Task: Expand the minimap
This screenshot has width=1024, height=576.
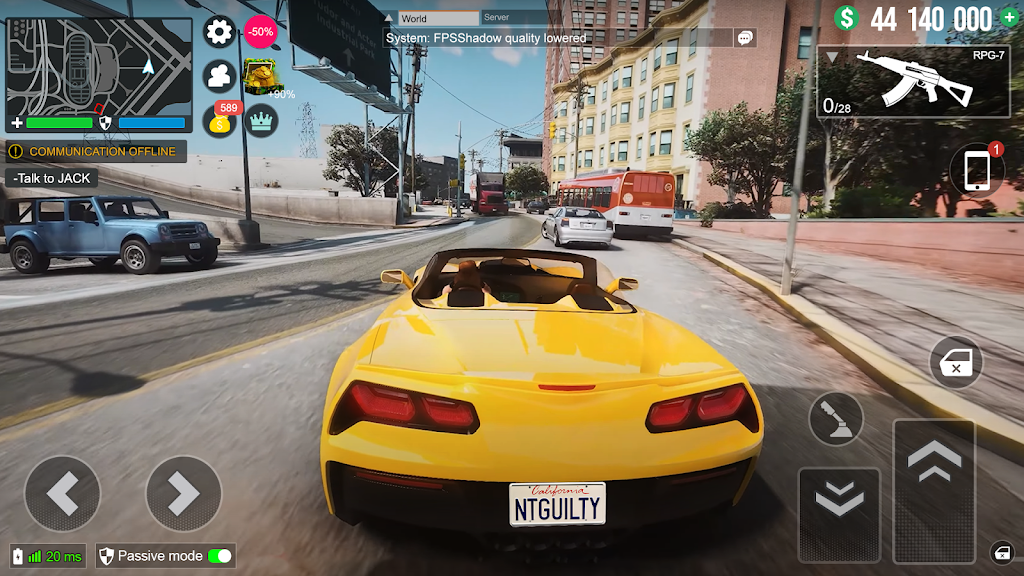Action: click(x=99, y=66)
